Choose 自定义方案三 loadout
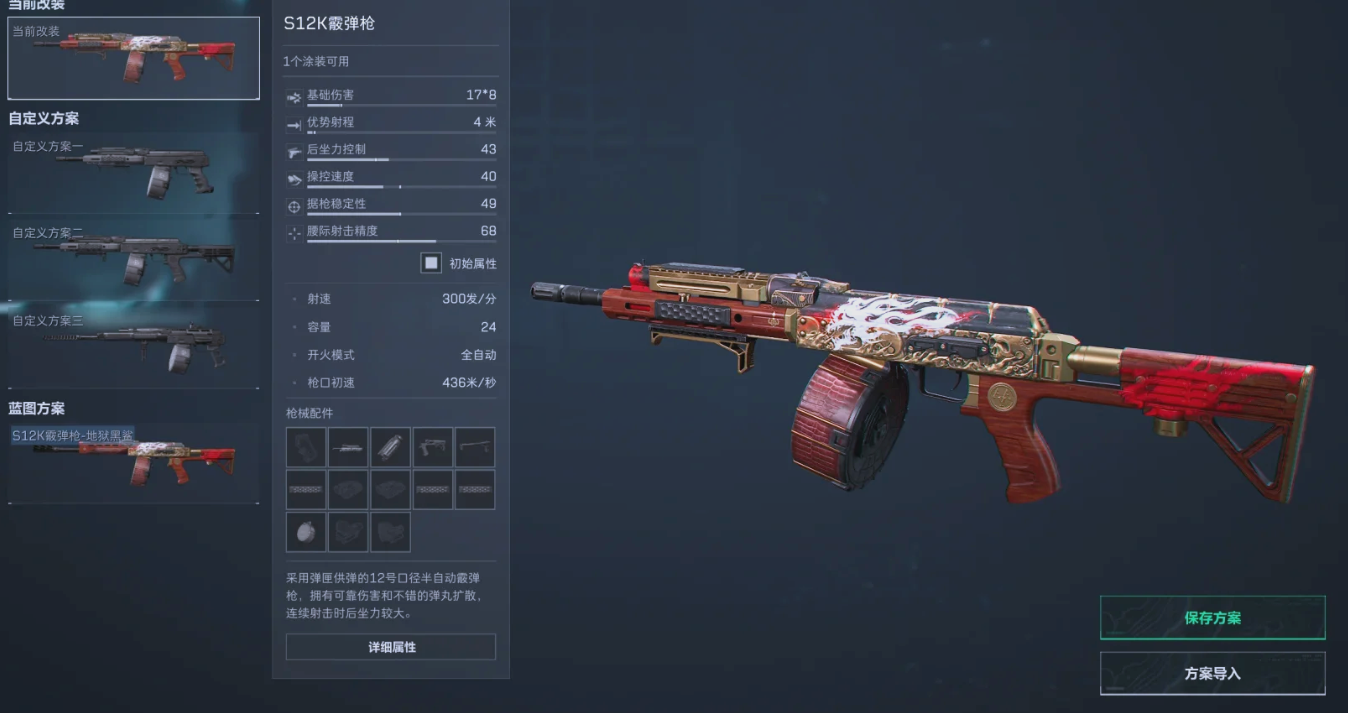 (x=134, y=347)
